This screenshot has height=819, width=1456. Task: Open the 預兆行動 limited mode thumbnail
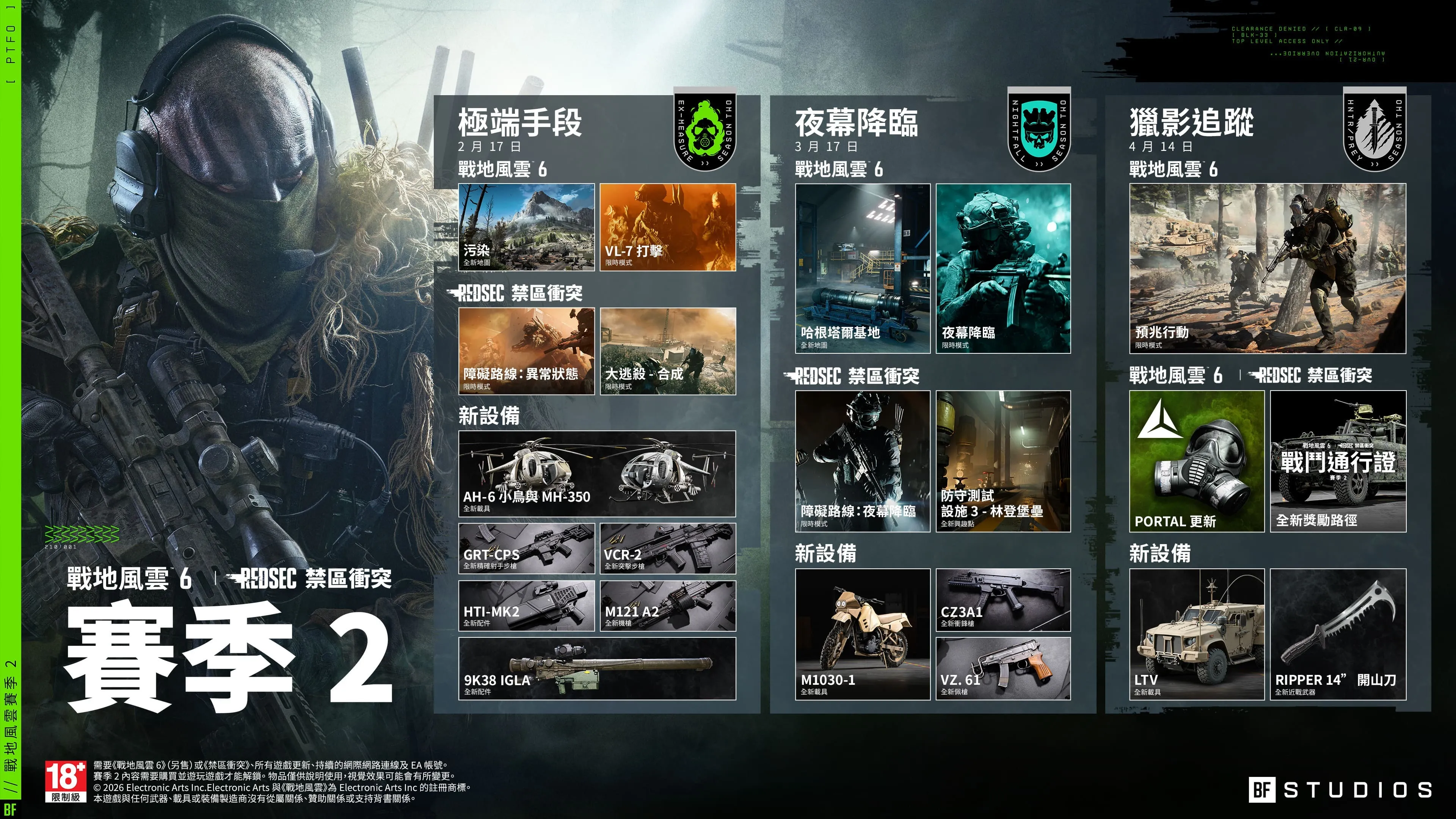pos(1267,268)
